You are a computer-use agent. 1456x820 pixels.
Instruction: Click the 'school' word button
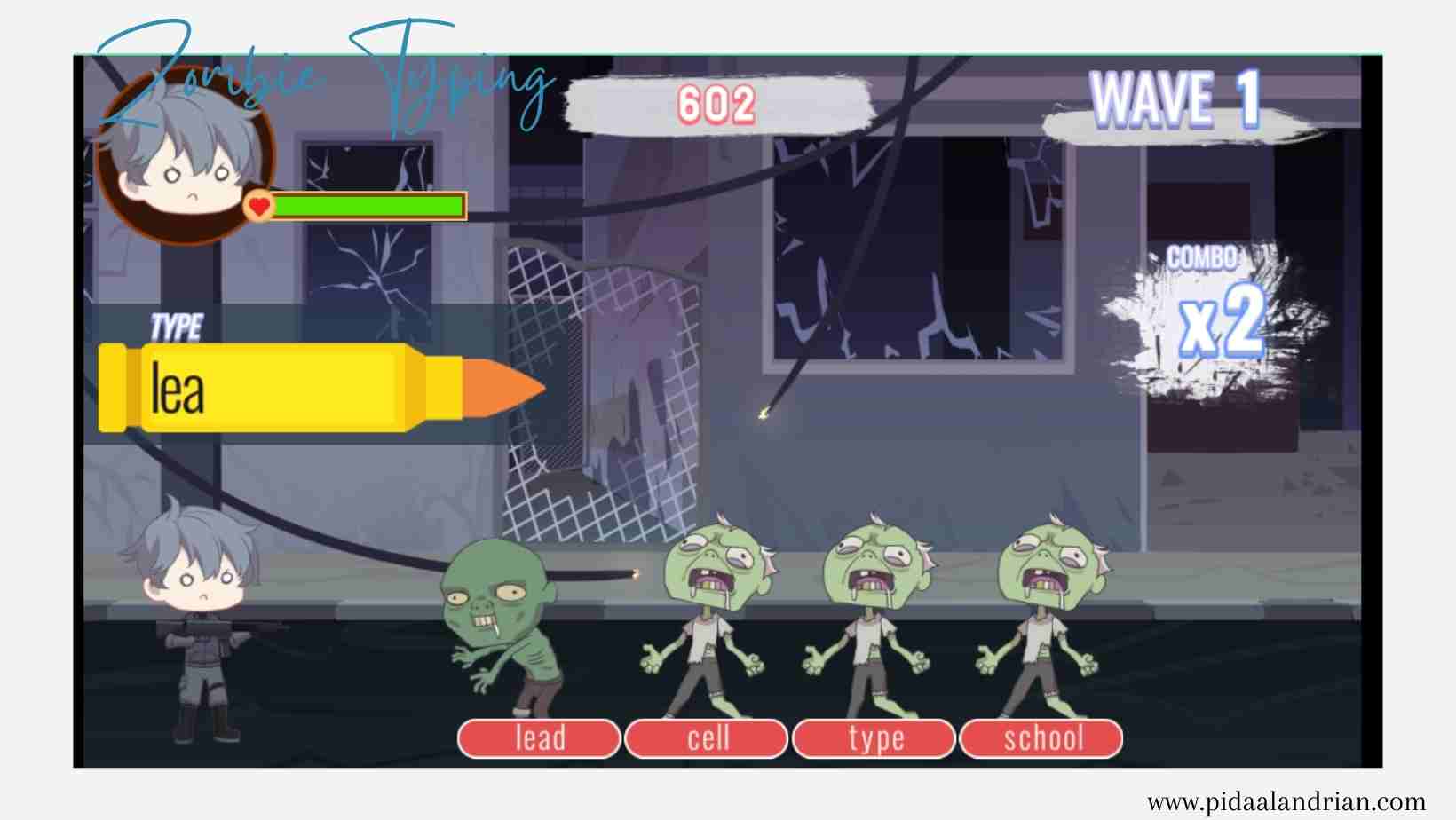point(1043,737)
